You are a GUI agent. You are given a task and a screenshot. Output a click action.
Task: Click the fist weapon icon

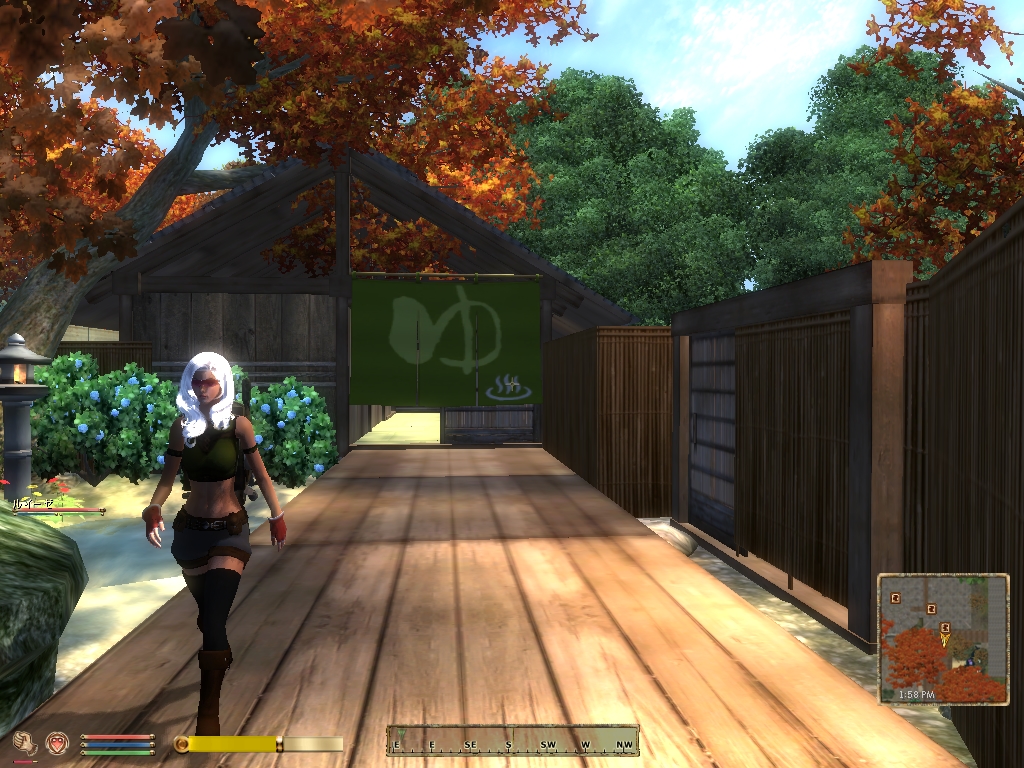[25, 742]
